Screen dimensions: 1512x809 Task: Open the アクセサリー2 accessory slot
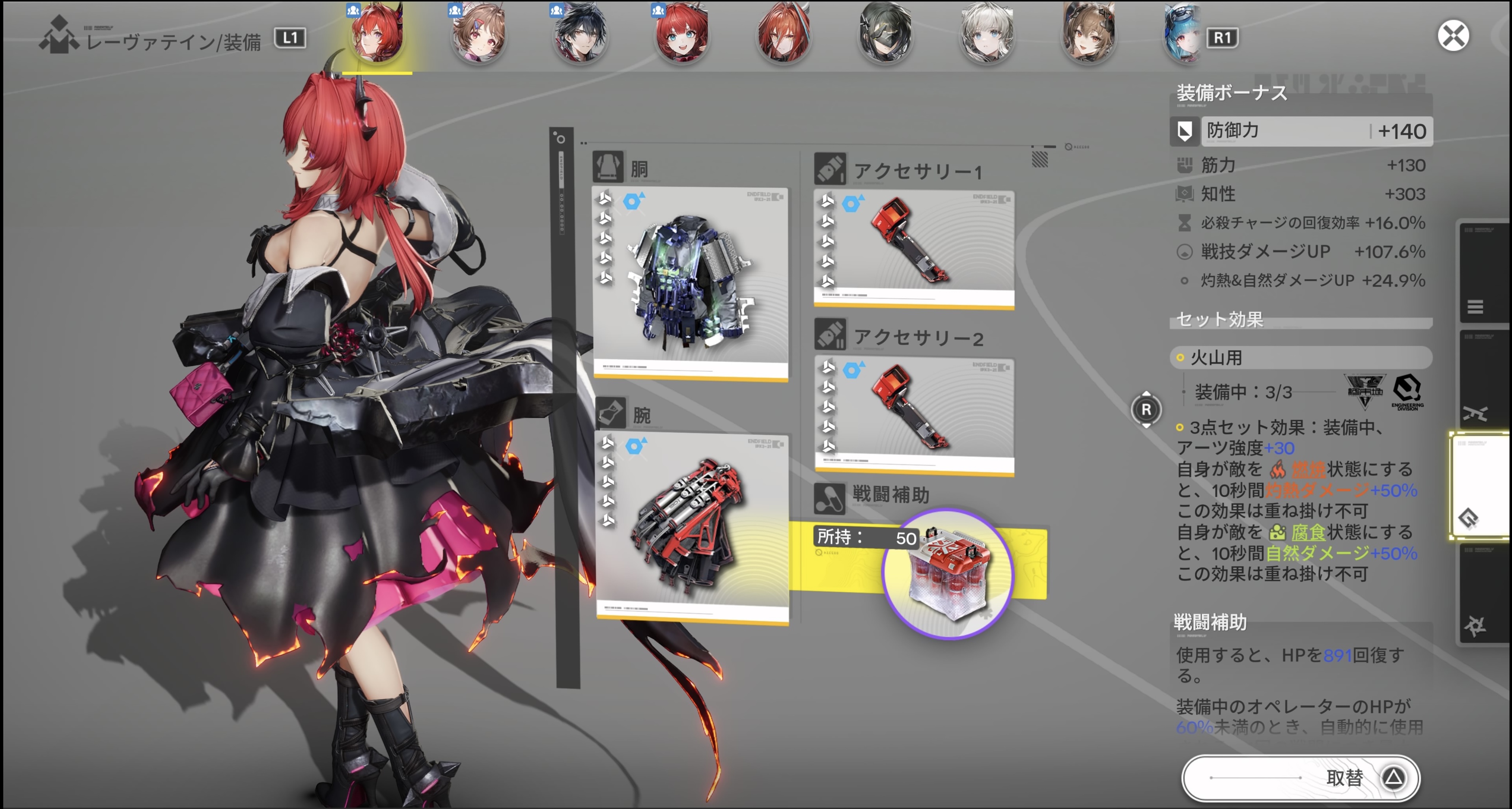[914, 416]
